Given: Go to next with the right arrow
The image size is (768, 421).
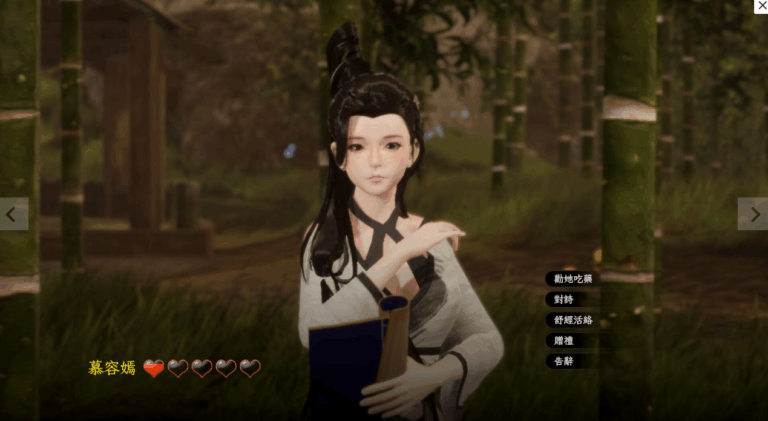Looking at the screenshot, I should (x=753, y=214).
